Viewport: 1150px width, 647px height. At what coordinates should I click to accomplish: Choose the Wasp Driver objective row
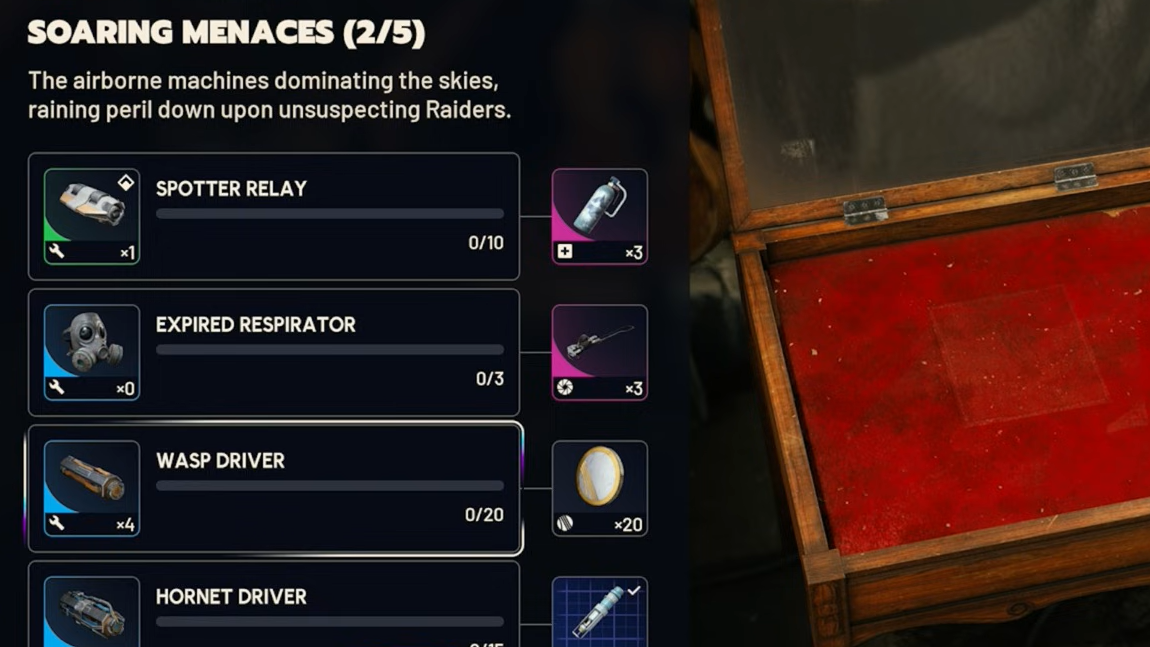click(x=330, y=488)
